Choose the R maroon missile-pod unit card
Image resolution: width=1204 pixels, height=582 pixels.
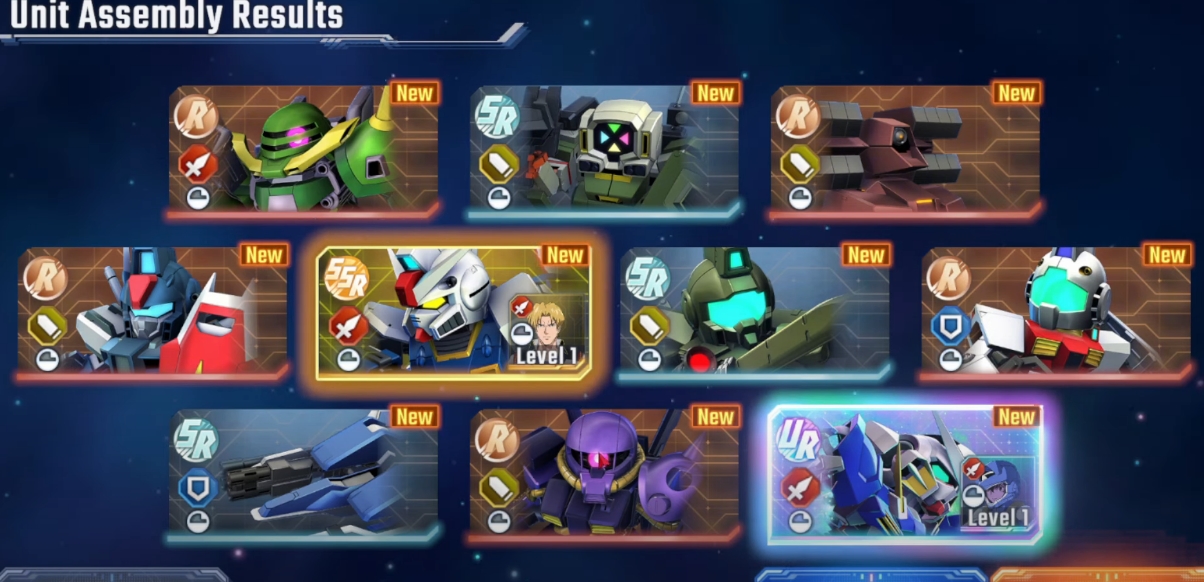pos(905,148)
